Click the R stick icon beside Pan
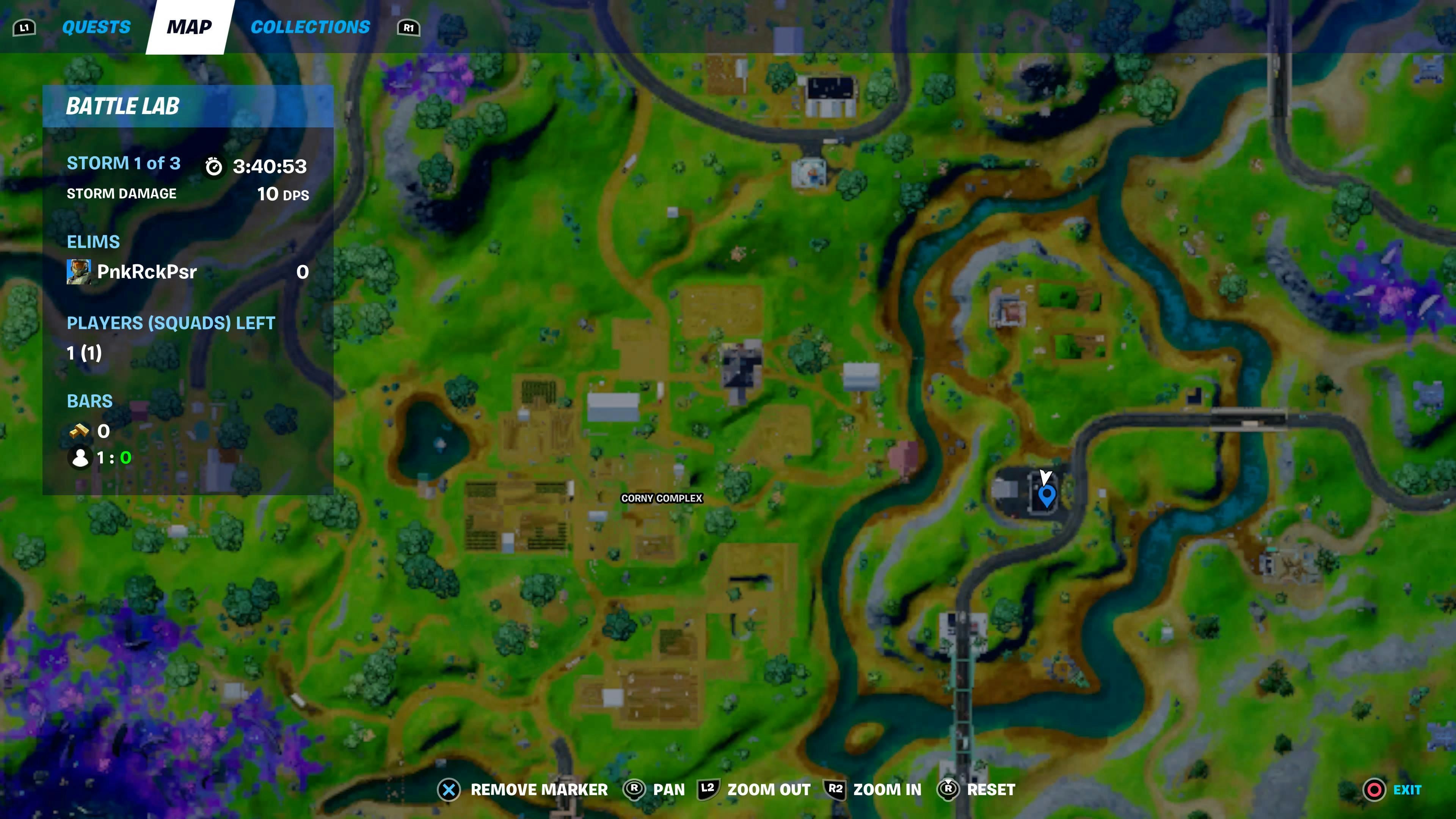 (x=634, y=789)
